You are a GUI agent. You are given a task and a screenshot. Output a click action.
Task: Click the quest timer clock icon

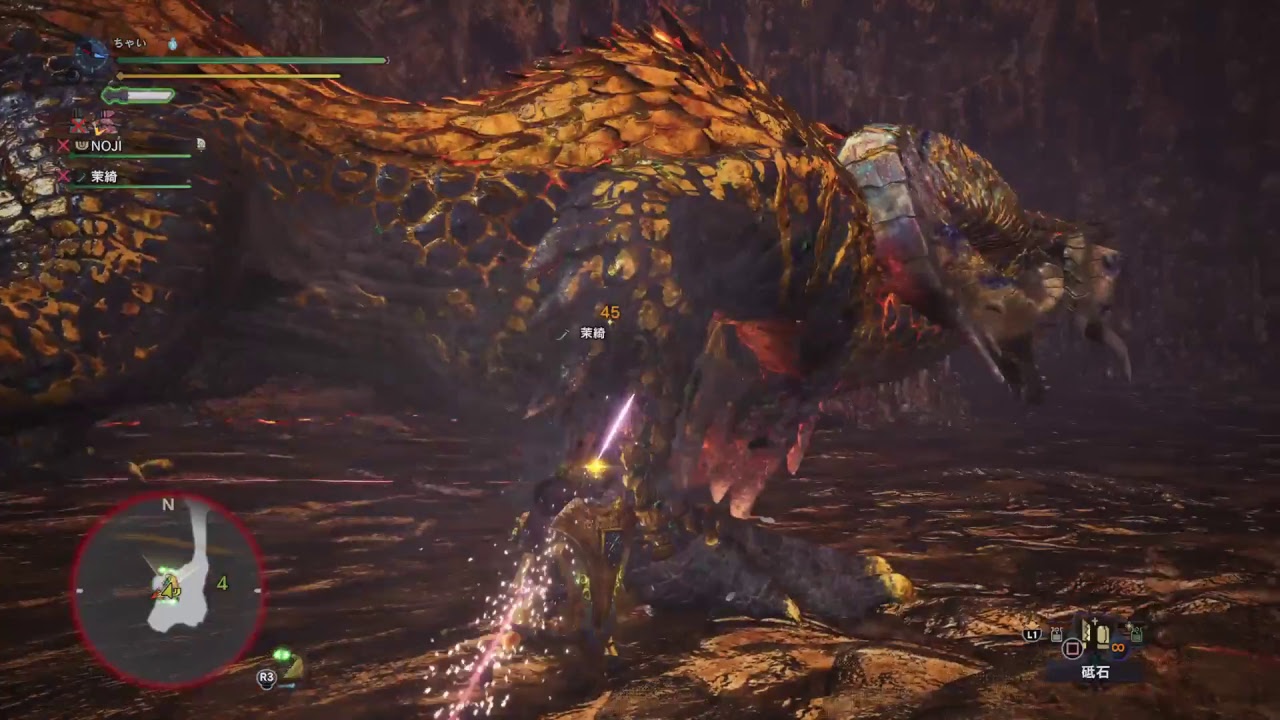92,52
